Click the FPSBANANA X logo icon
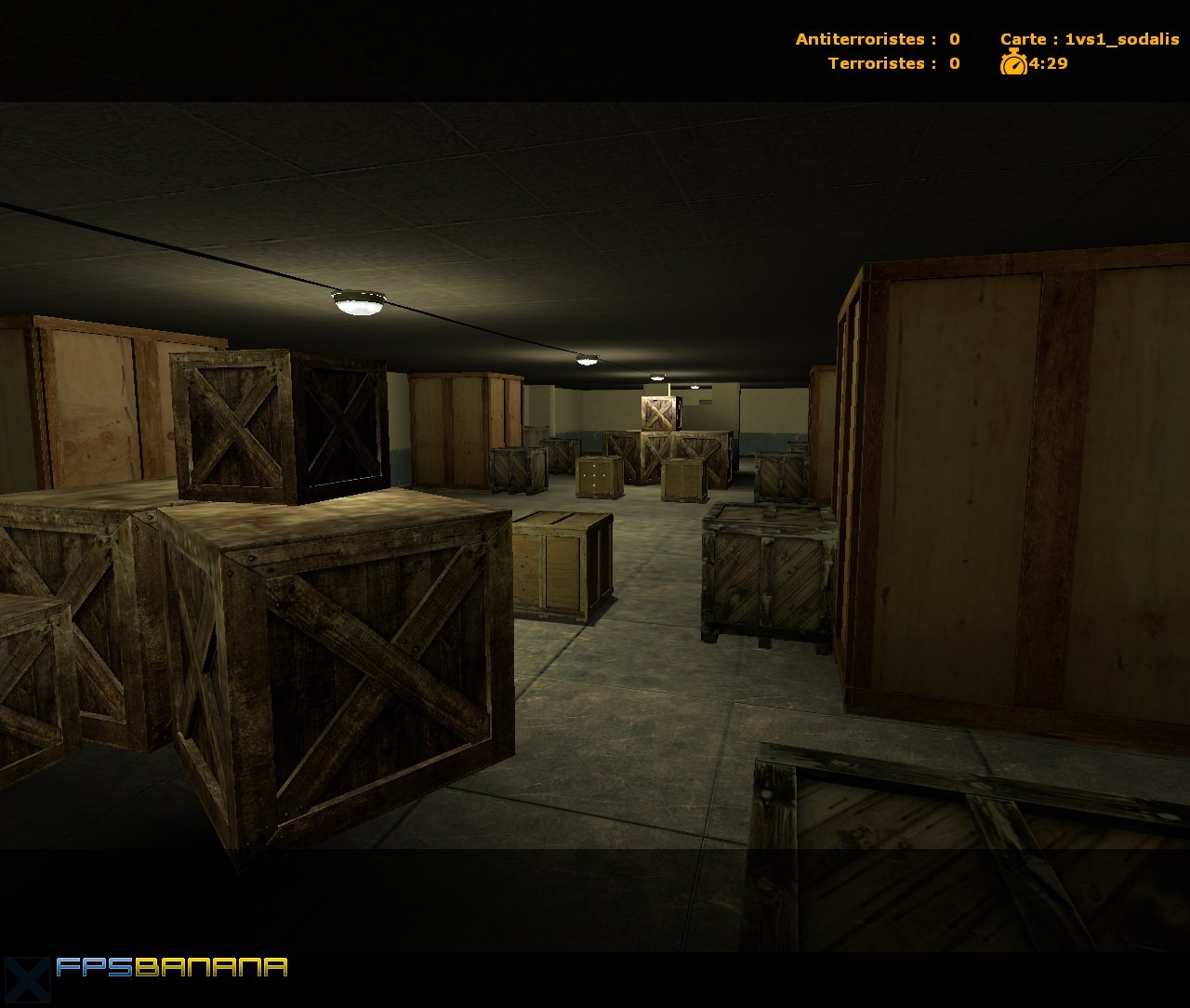This screenshot has width=1190, height=1008. click(x=28, y=977)
